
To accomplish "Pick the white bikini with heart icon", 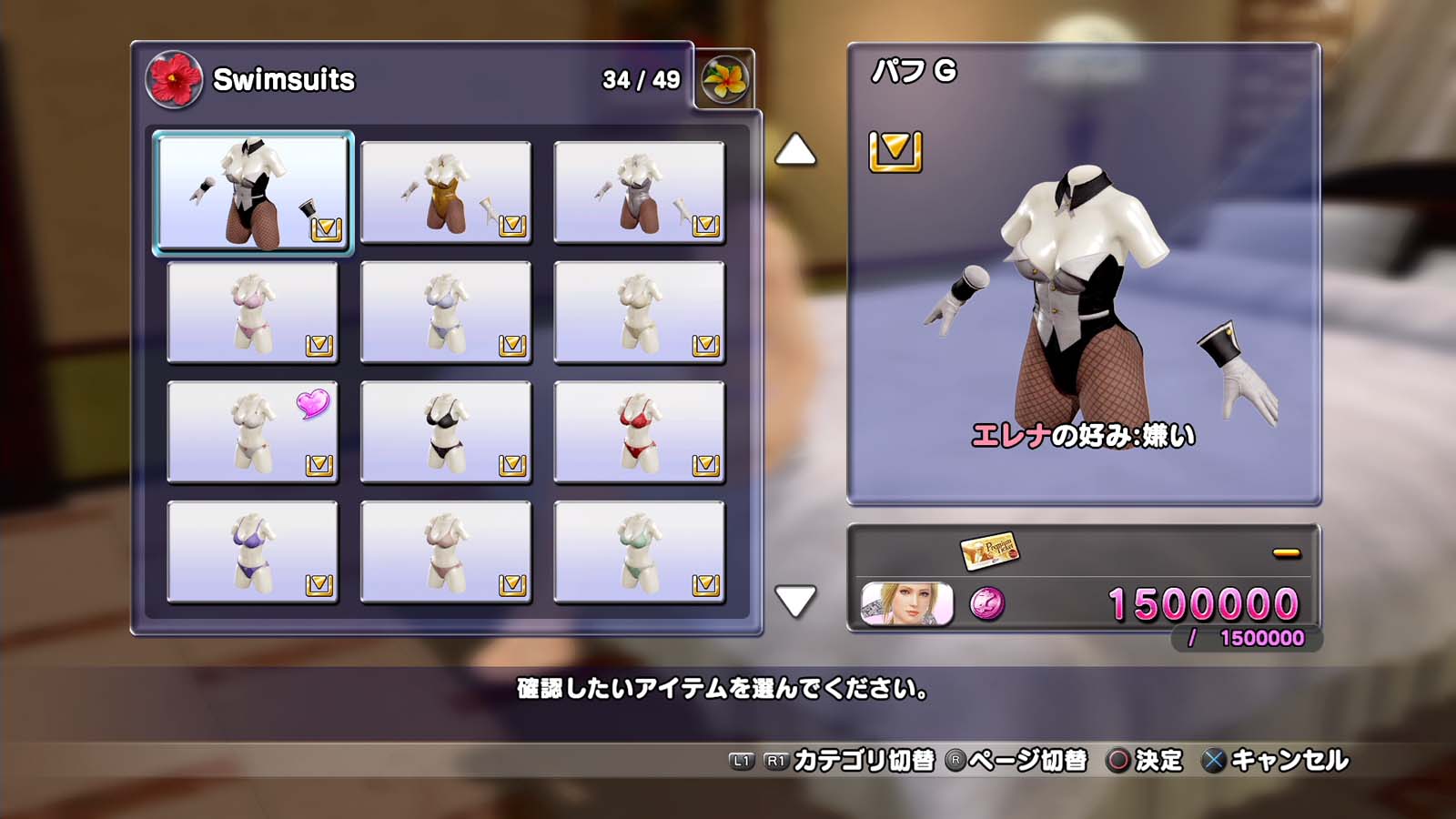I will [x=252, y=432].
